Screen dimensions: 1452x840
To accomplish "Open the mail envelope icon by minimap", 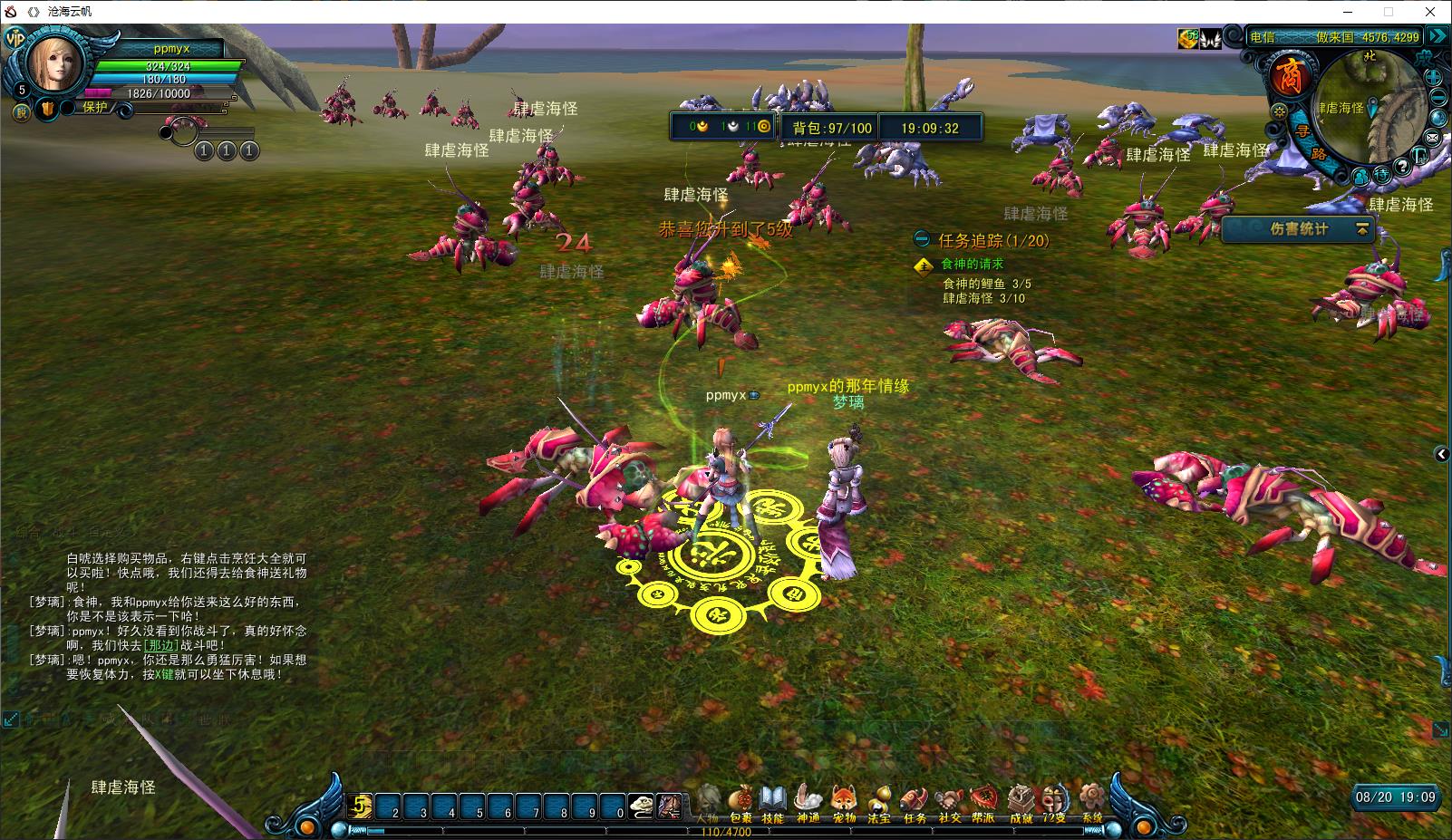I will (x=1432, y=138).
